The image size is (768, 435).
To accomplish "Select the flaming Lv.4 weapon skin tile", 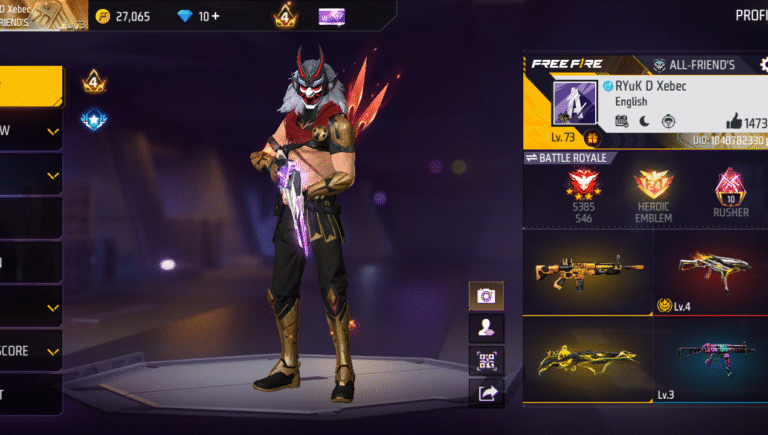I will [x=712, y=270].
